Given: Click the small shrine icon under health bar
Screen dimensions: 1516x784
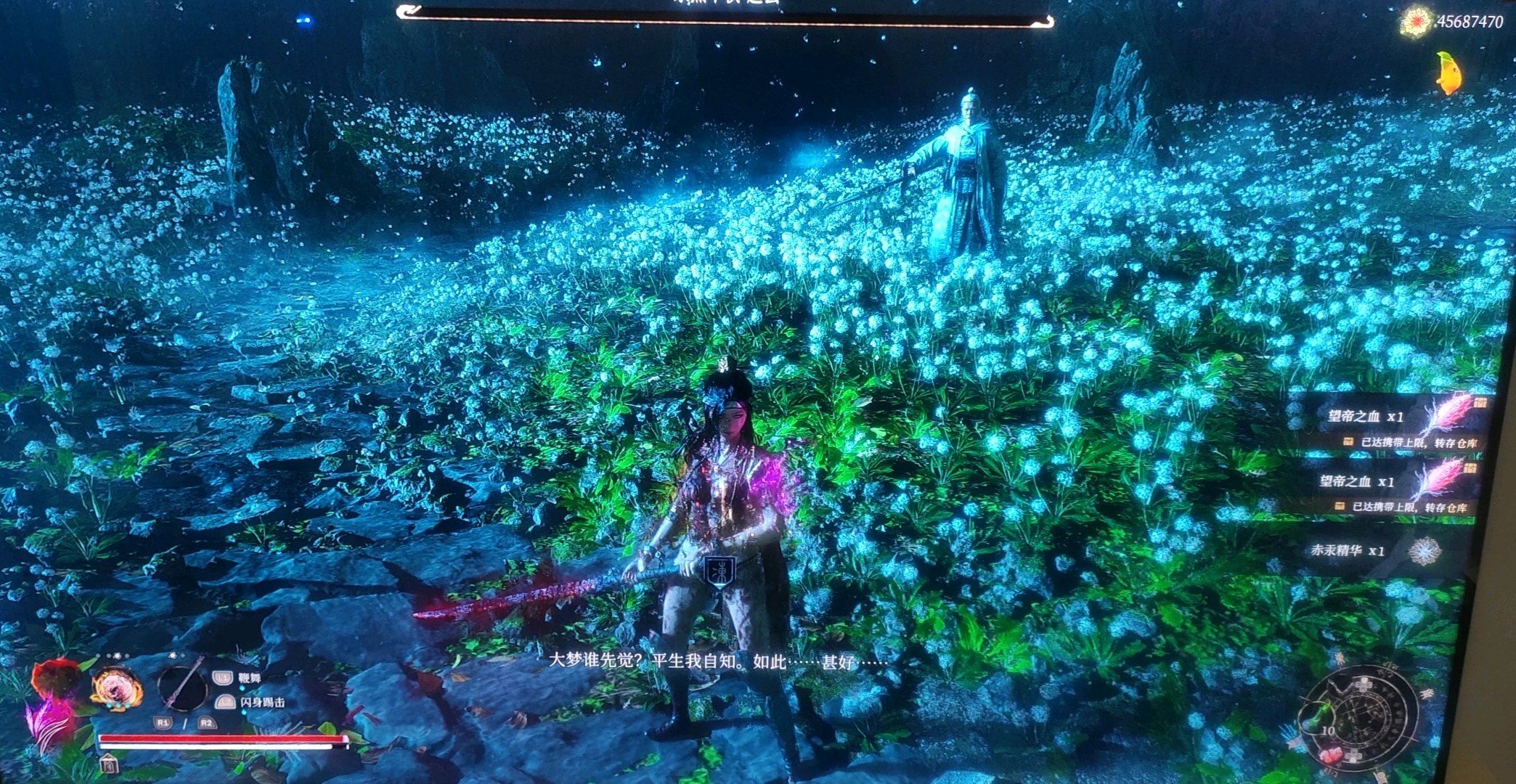Looking at the screenshot, I should click(108, 764).
